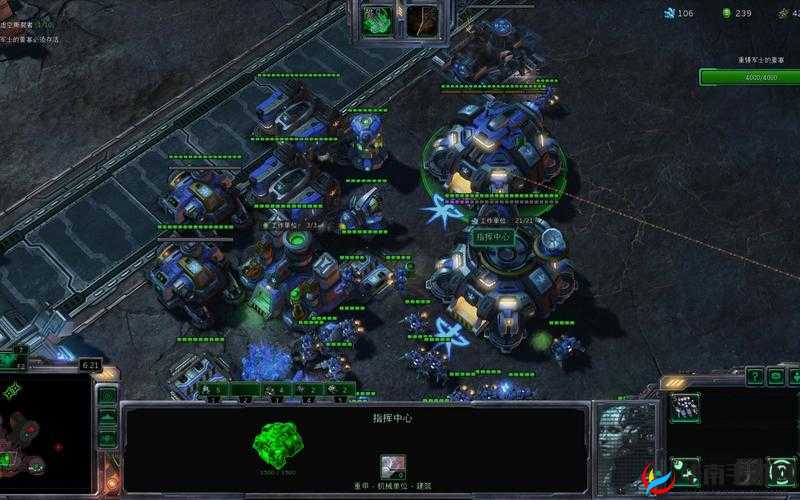800x500 pixels.
Task: Click the SCV build command icon
Action: pyautogui.click(x=686, y=406)
